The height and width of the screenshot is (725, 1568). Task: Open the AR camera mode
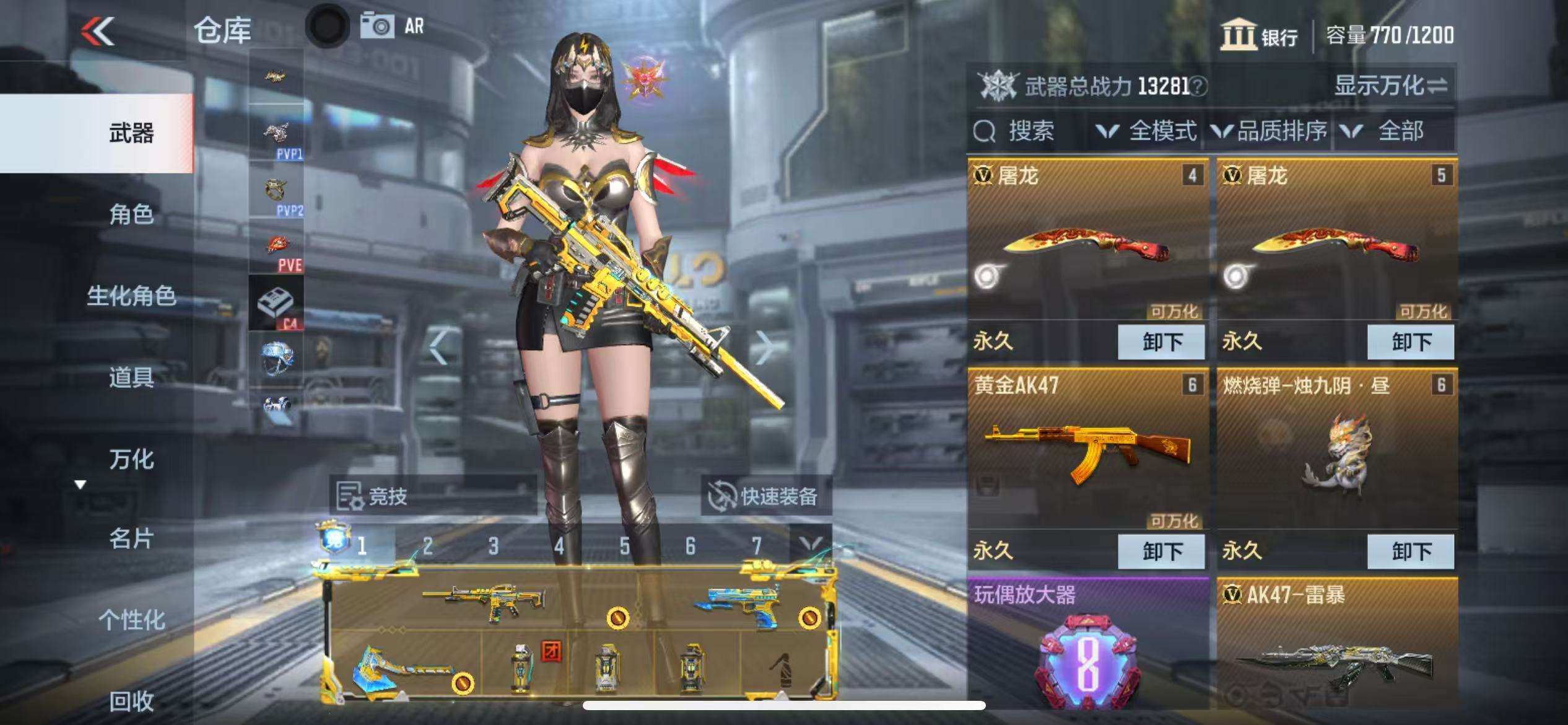pyautogui.click(x=393, y=27)
